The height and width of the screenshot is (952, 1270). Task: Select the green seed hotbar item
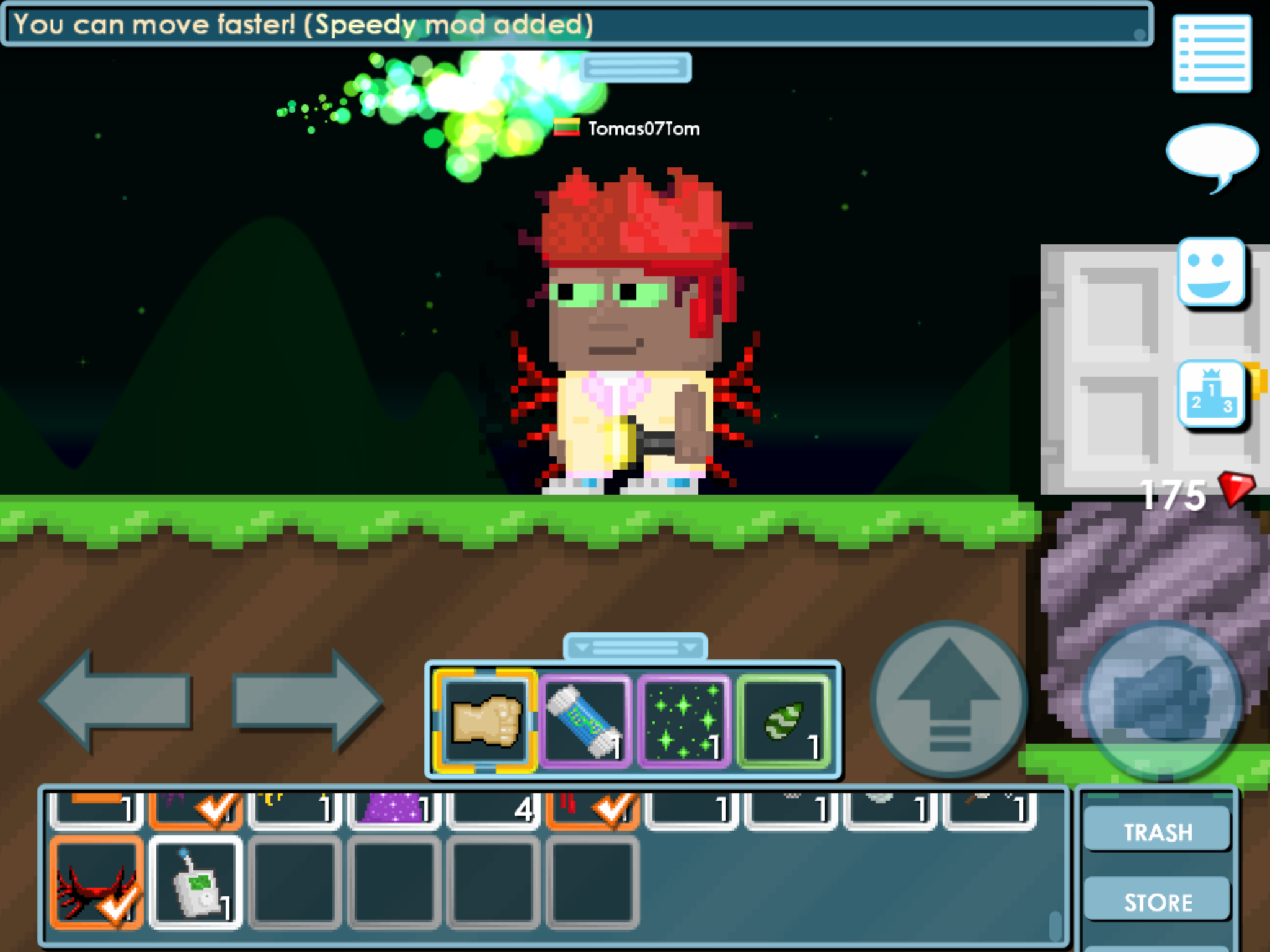coord(784,721)
